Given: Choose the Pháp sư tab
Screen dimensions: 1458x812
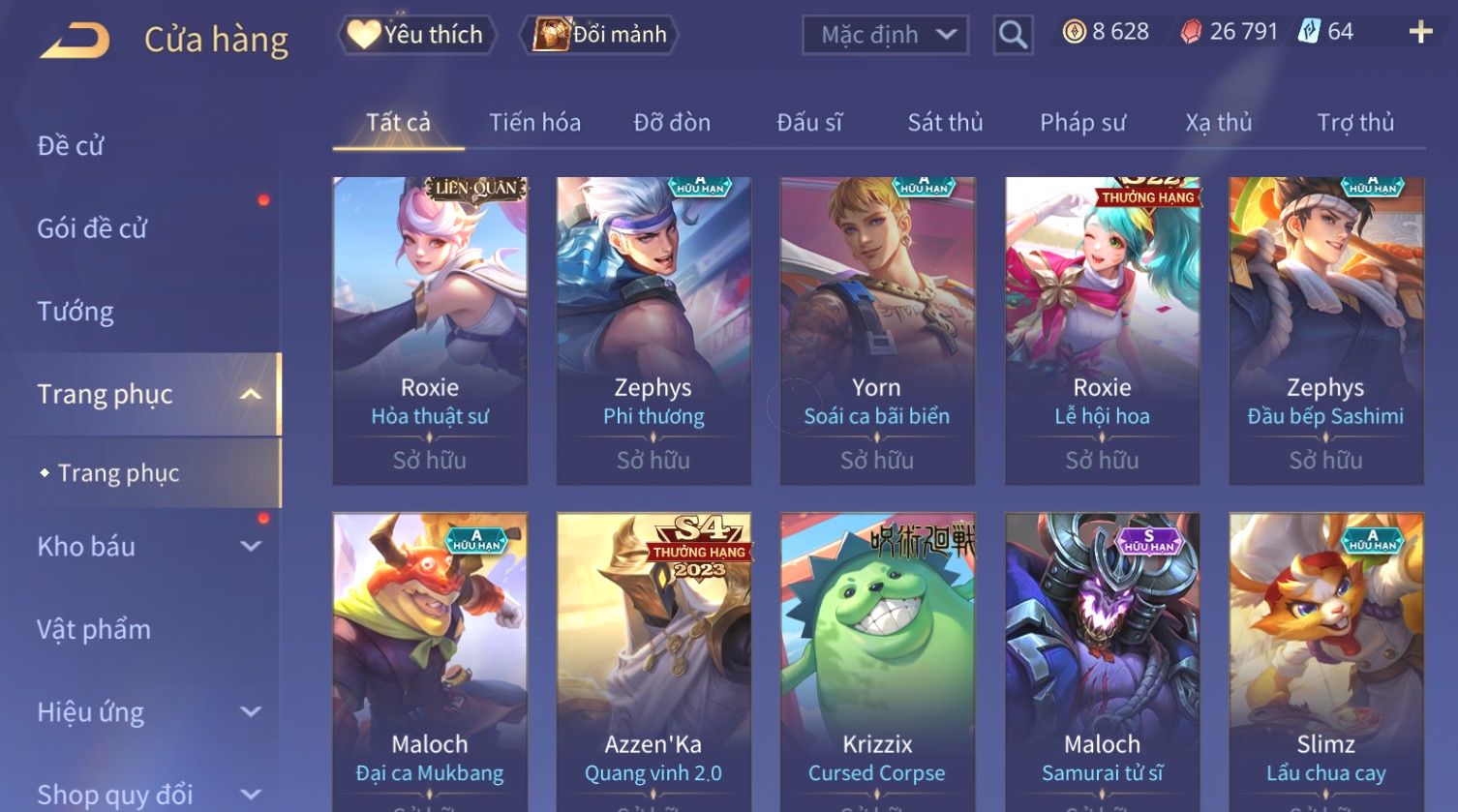Looking at the screenshot, I should tap(1082, 123).
